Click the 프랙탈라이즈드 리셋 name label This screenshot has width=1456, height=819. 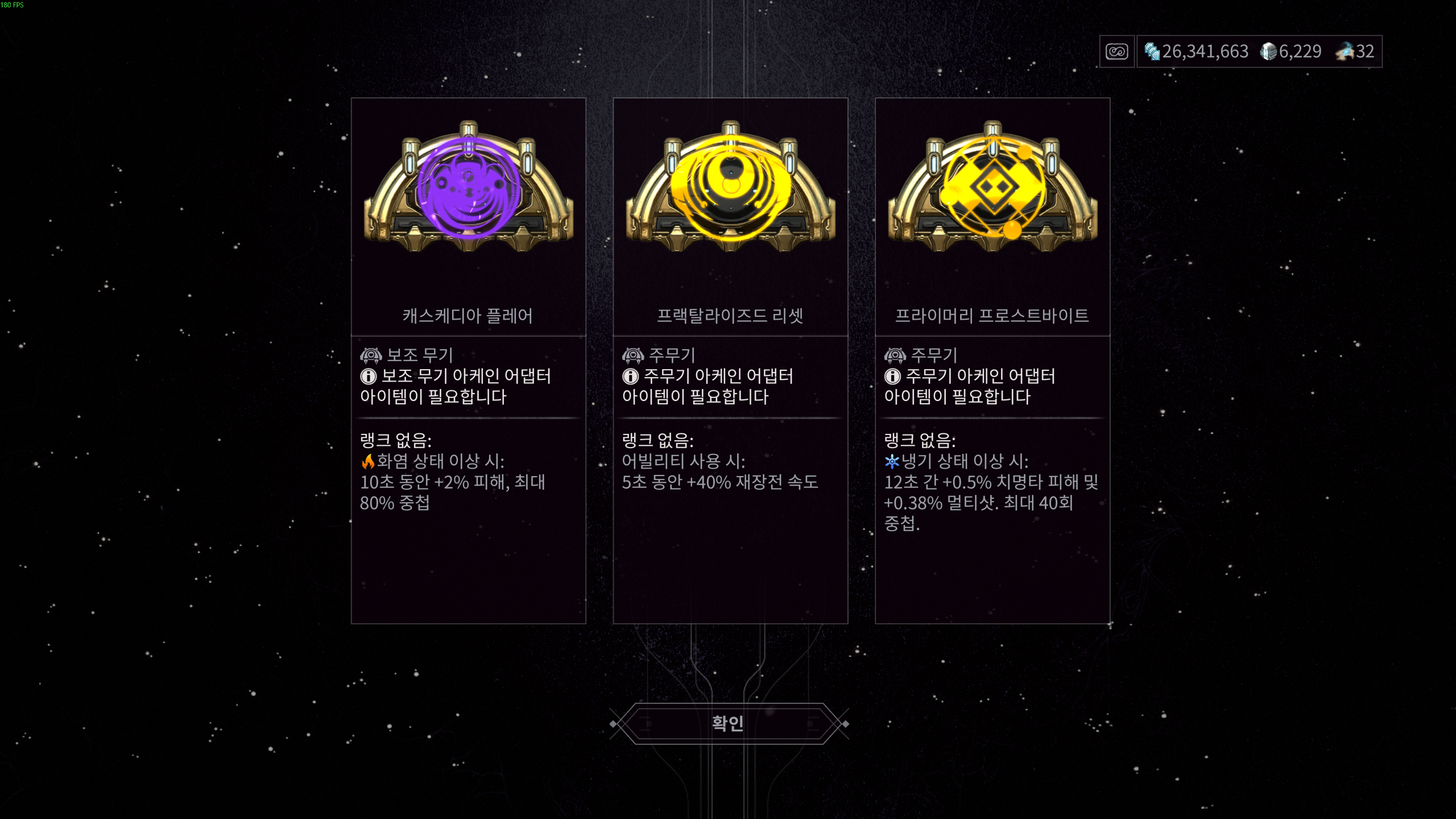[x=730, y=317]
